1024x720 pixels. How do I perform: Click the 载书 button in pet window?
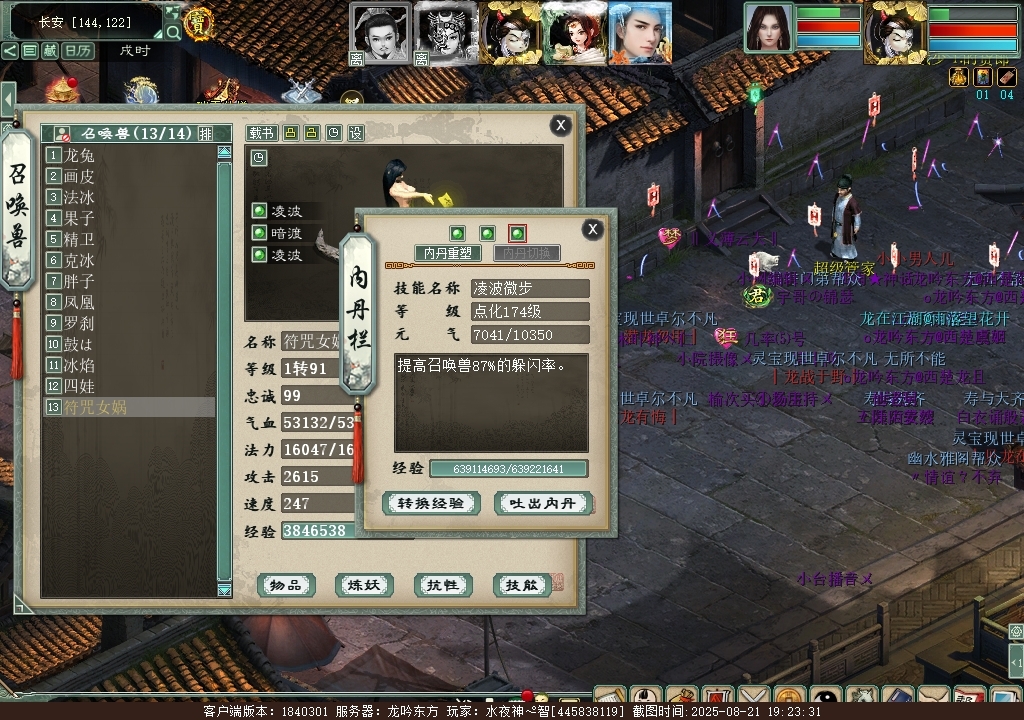click(x=261, y=133)
